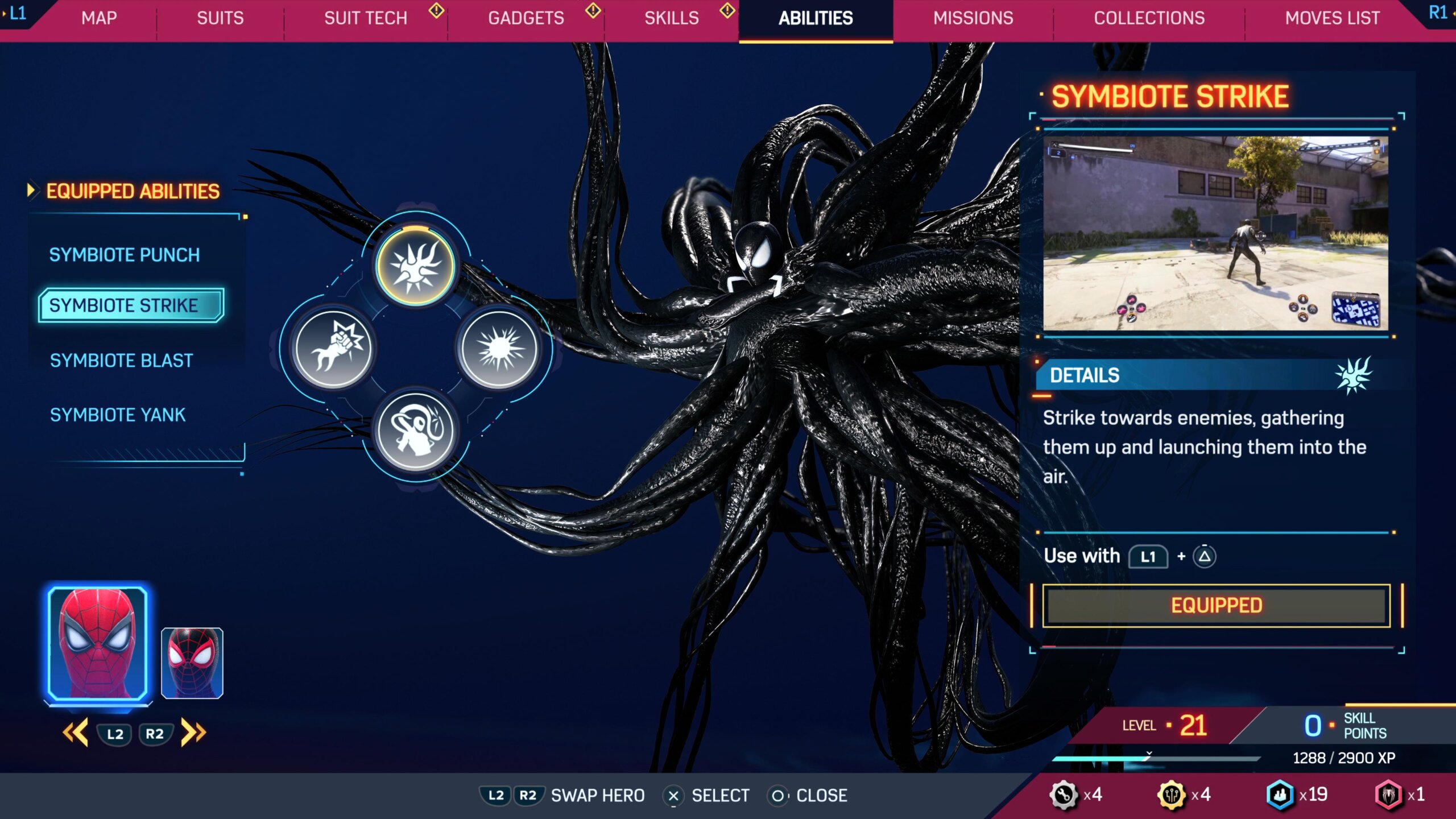The height and width of the screenshot is (819, 1456).
Task: Switch to the Collections tab
Action: point(1149,18)
